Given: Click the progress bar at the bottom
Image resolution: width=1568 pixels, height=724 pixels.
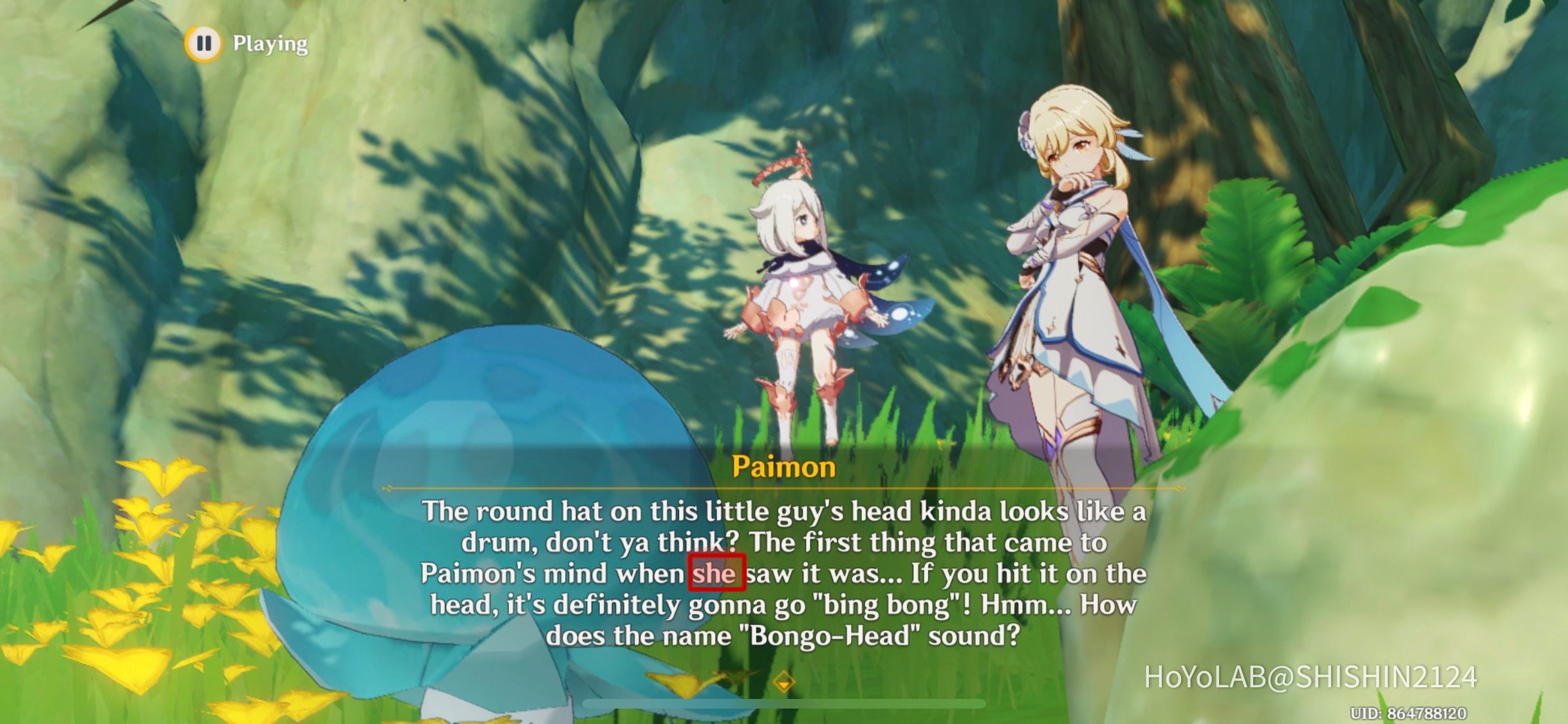Looking at the screenshot, I should tap(782, 703).
